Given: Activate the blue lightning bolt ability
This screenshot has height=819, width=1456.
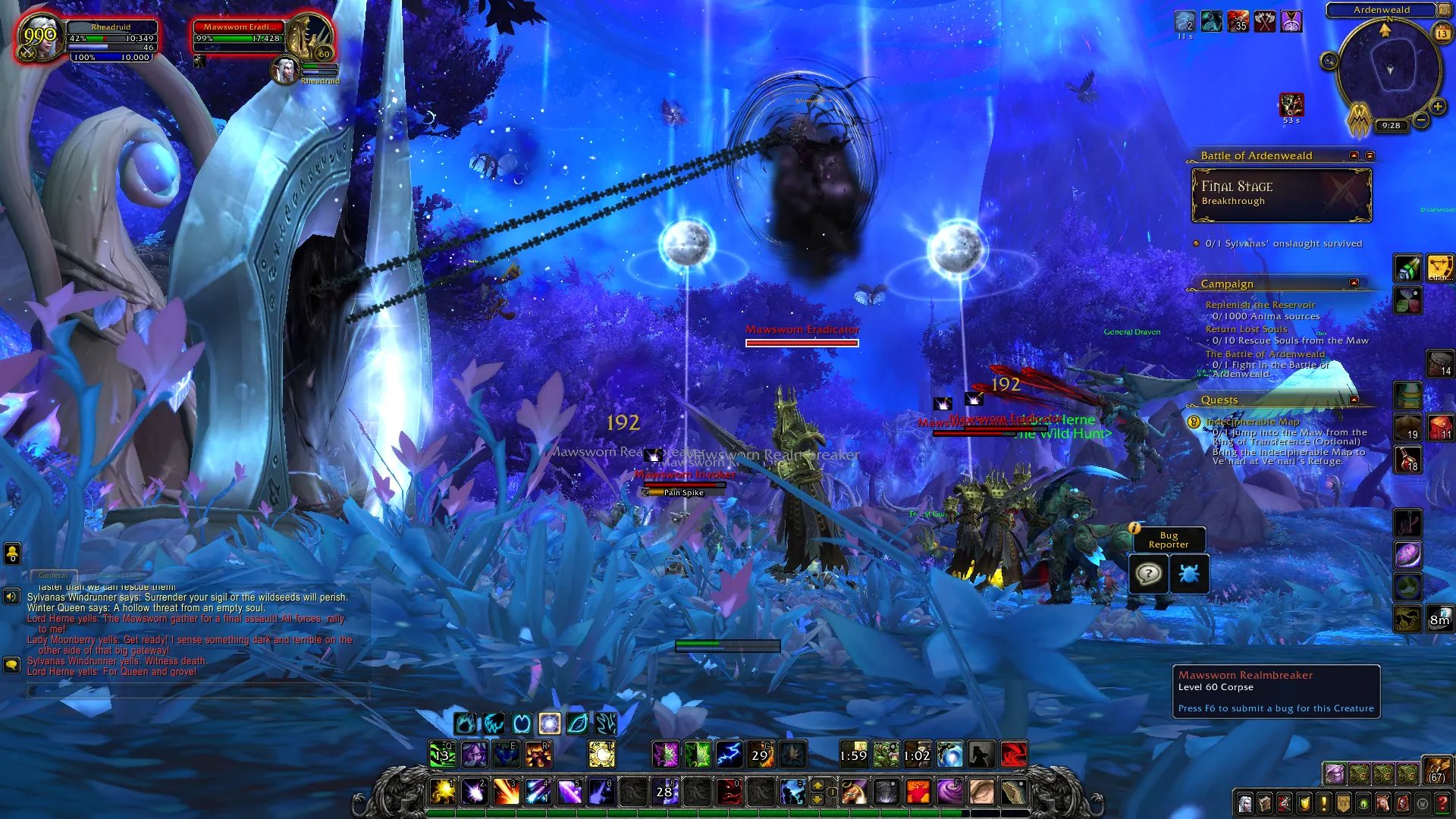Looking at the screenshot, I should point(729,755).
